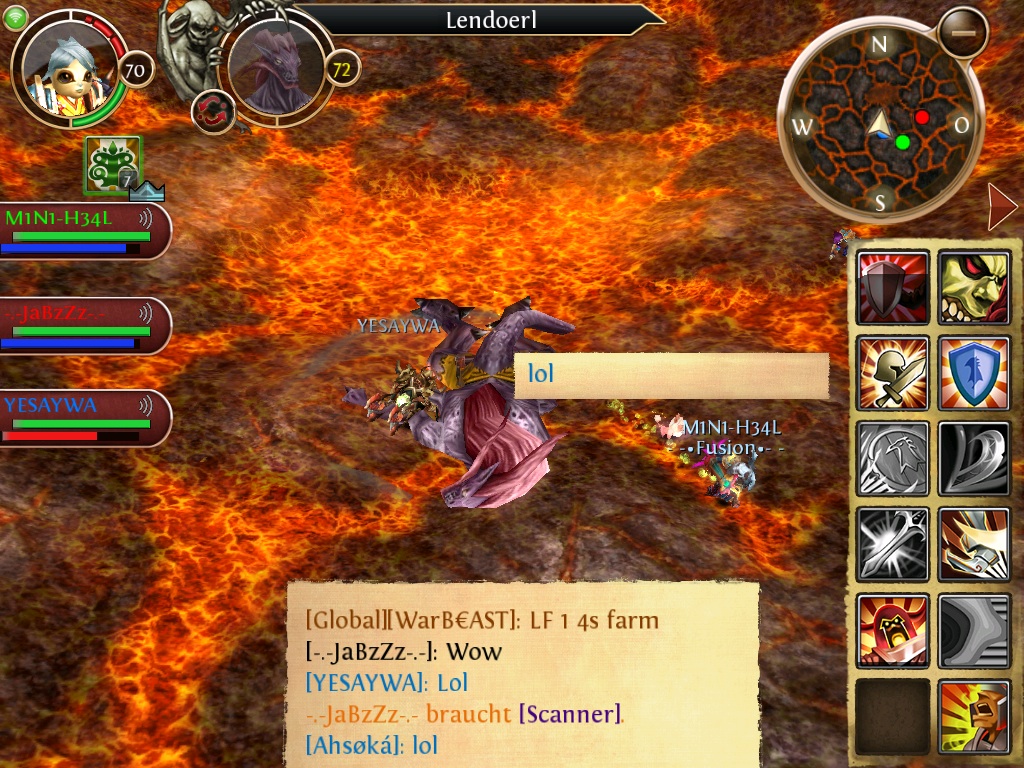The width and height of the screenshot is (1024, 768).
Task: Use the armored gauntlet strike skill
Action: pos(973,544)
